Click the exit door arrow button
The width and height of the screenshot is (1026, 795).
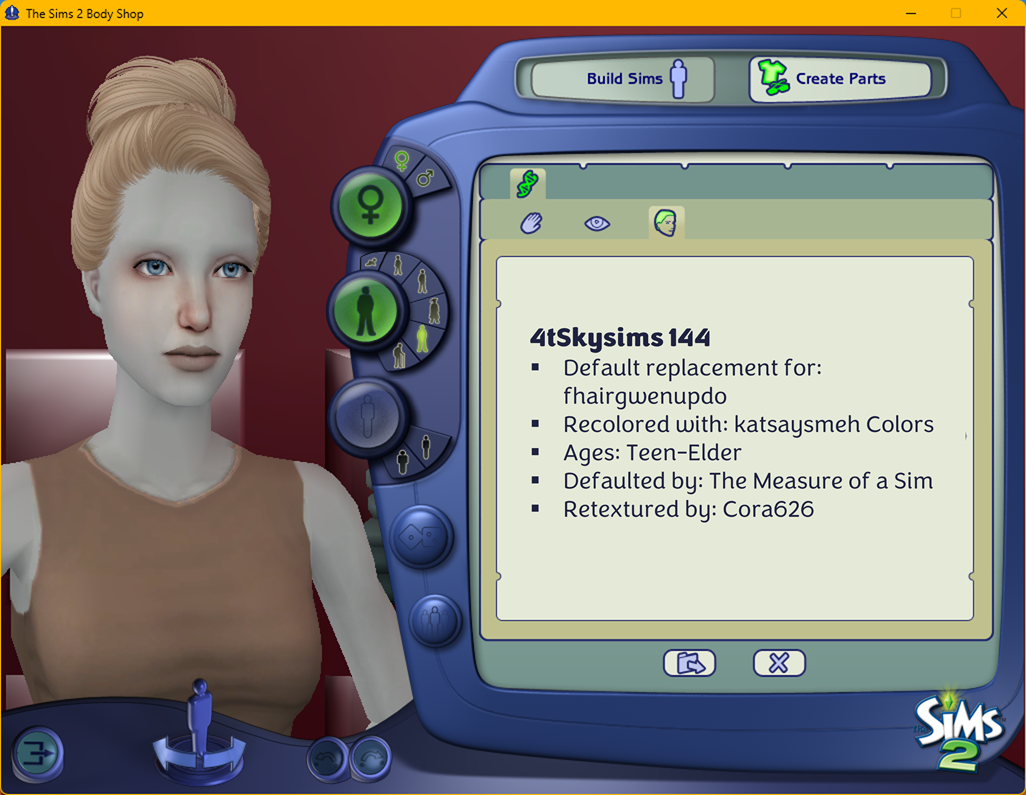pos(38,753)
